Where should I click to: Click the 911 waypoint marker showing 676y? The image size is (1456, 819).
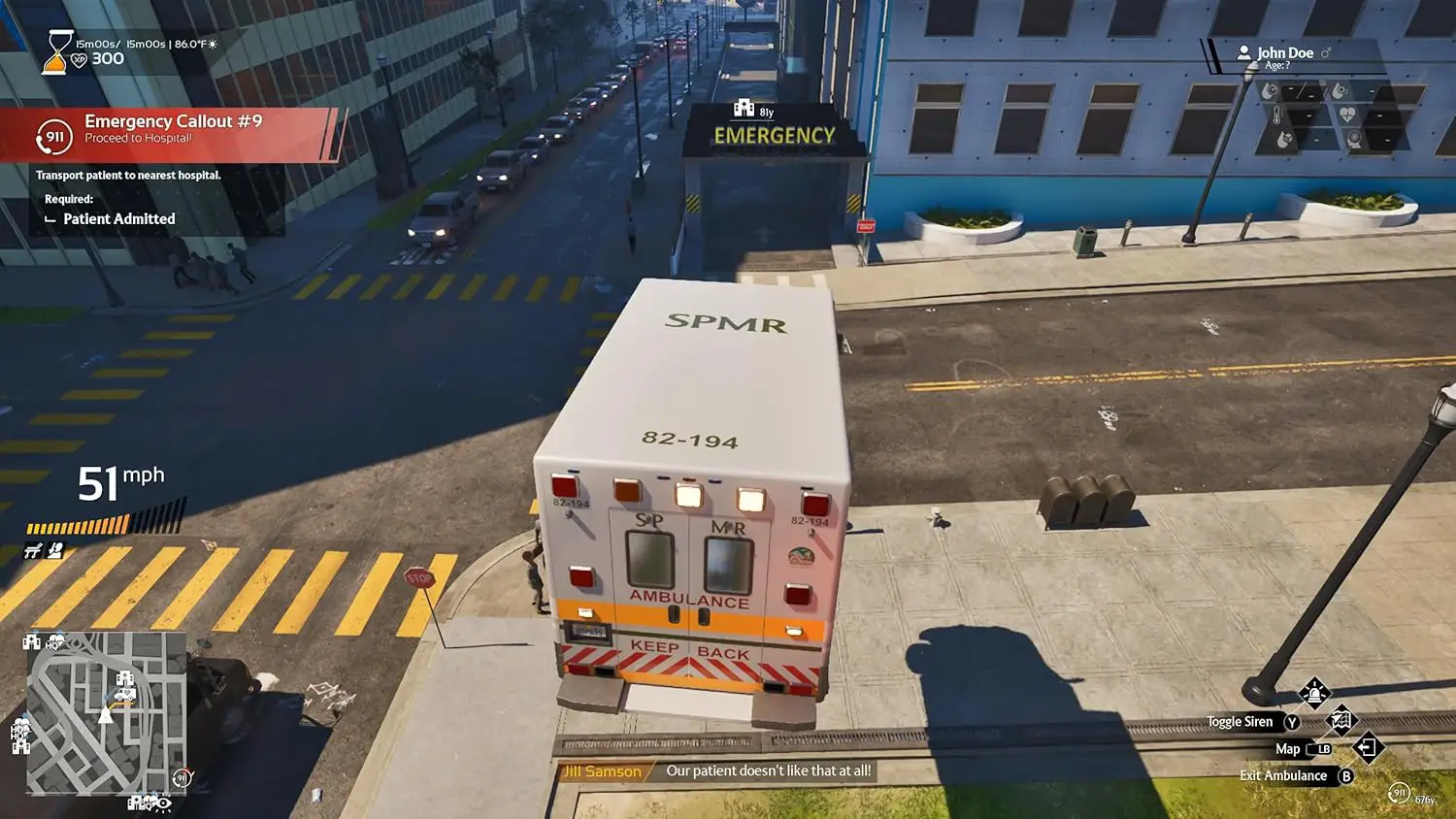coord(1399,793)
